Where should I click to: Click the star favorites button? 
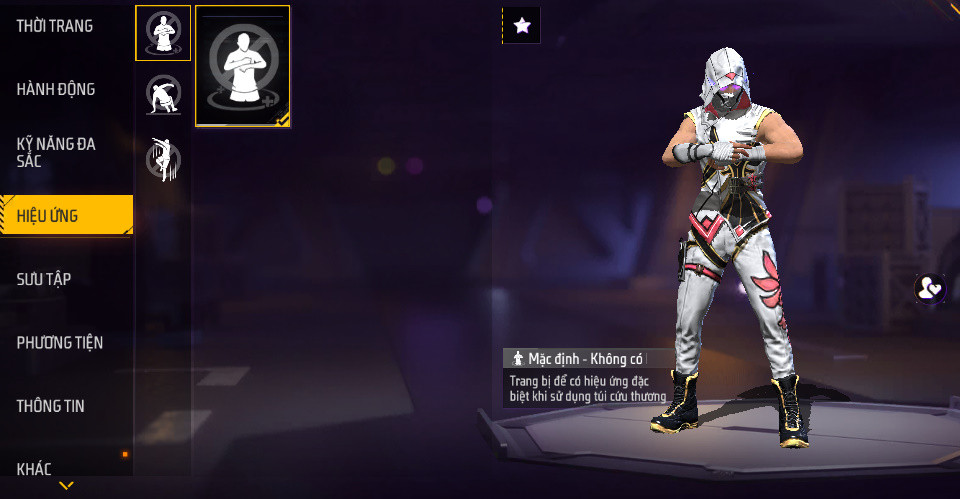[x=521, y=26]
